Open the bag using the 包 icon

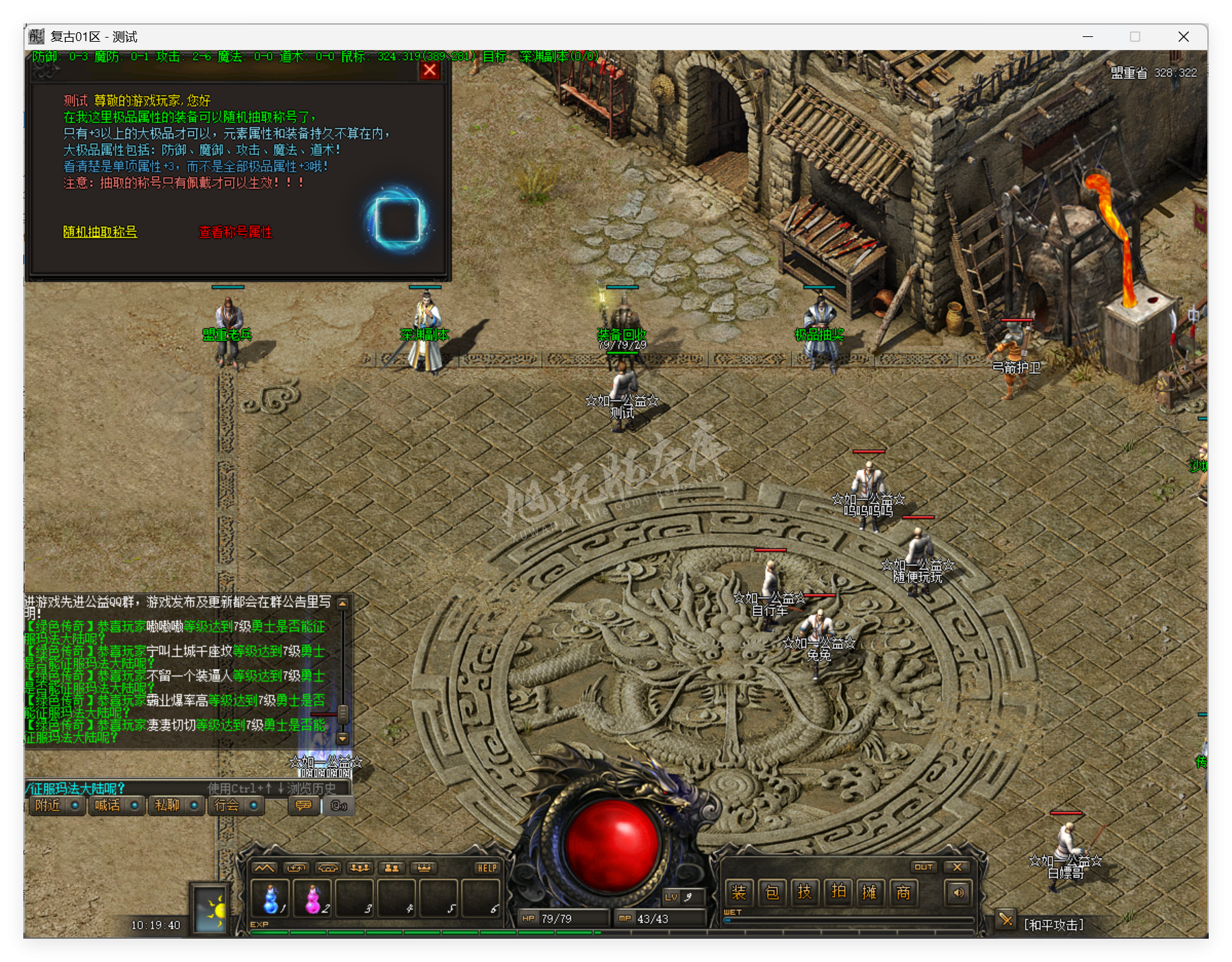772,893
